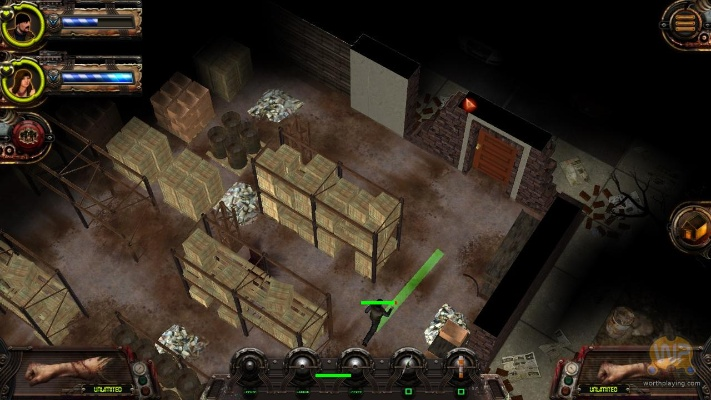This screenshot has height=400, width=711.
Task: Open the main menu with three bars
Action: 685,22
